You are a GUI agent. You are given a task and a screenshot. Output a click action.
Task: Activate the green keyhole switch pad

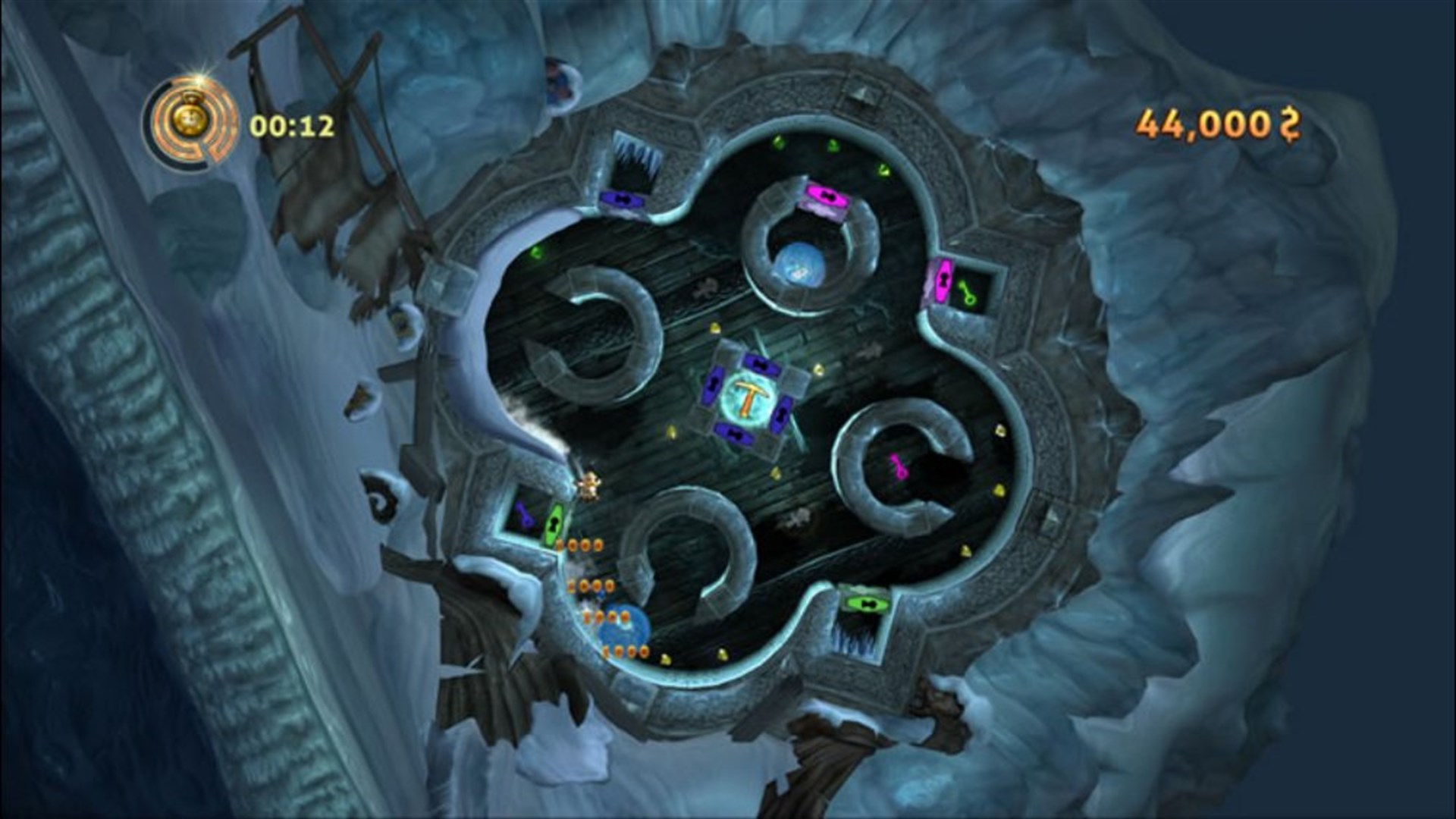point(555,522)
